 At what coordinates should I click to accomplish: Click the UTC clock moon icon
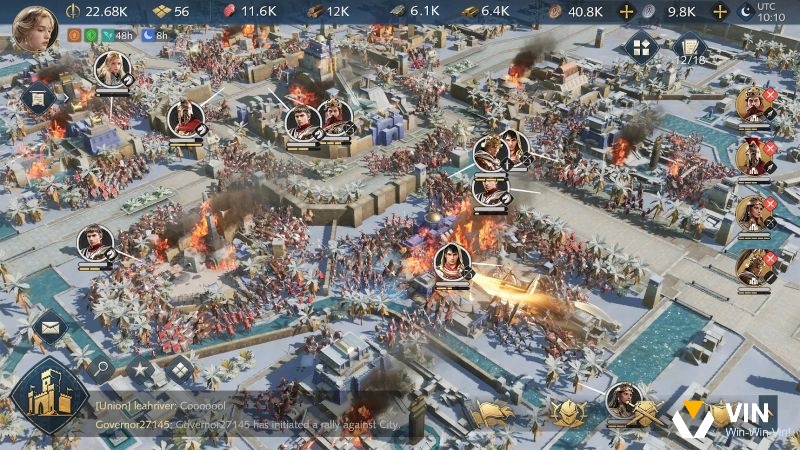click(x=743, y=11)
